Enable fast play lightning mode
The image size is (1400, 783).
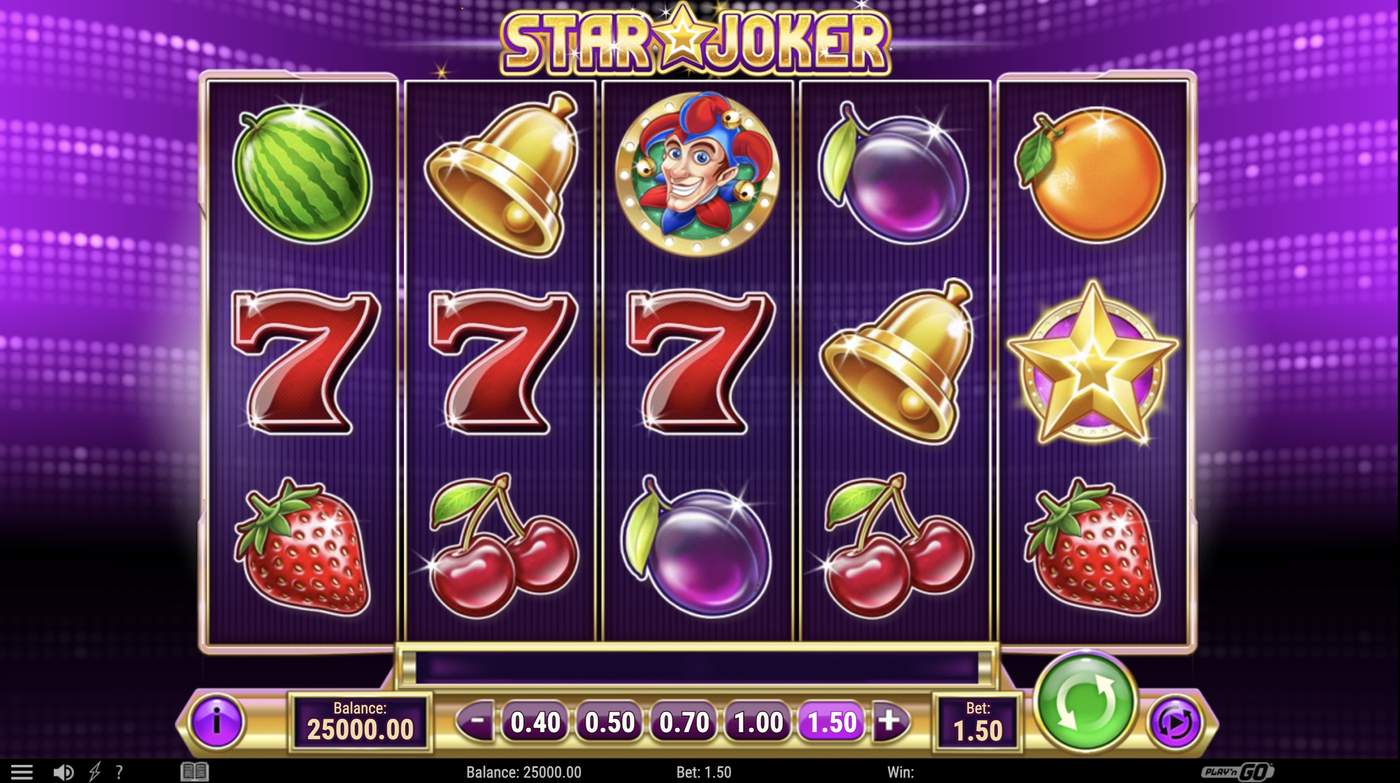click(x=94, y=770)
